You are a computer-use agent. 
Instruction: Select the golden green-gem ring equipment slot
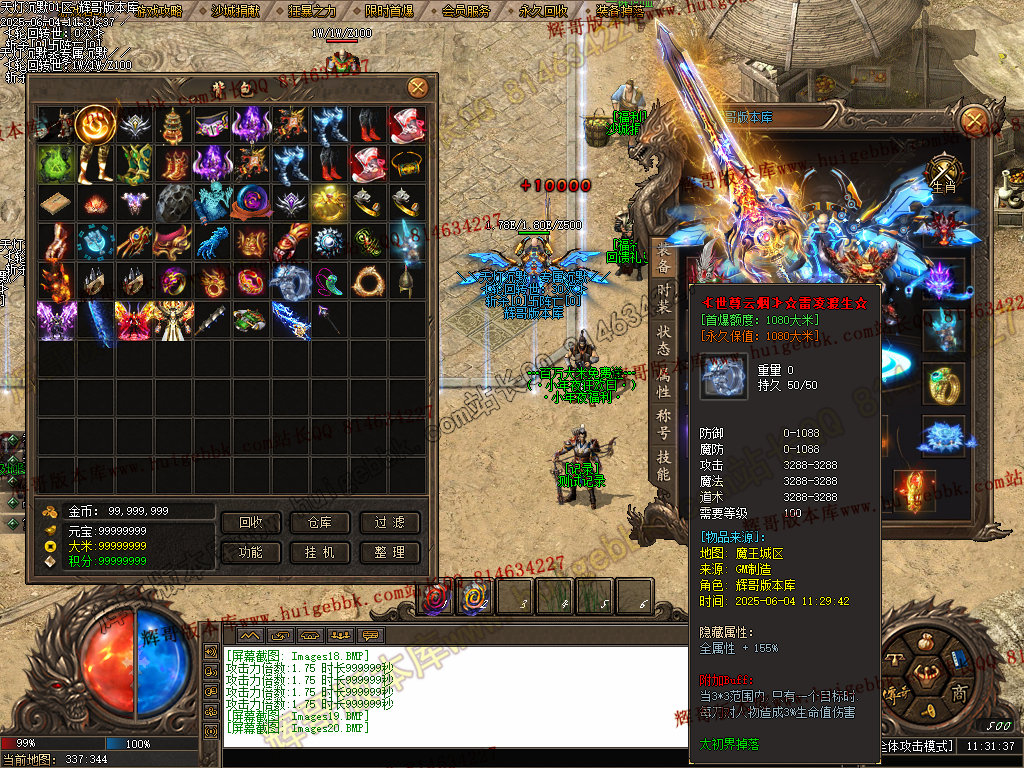pyautogui.click(x=943, y=384)
